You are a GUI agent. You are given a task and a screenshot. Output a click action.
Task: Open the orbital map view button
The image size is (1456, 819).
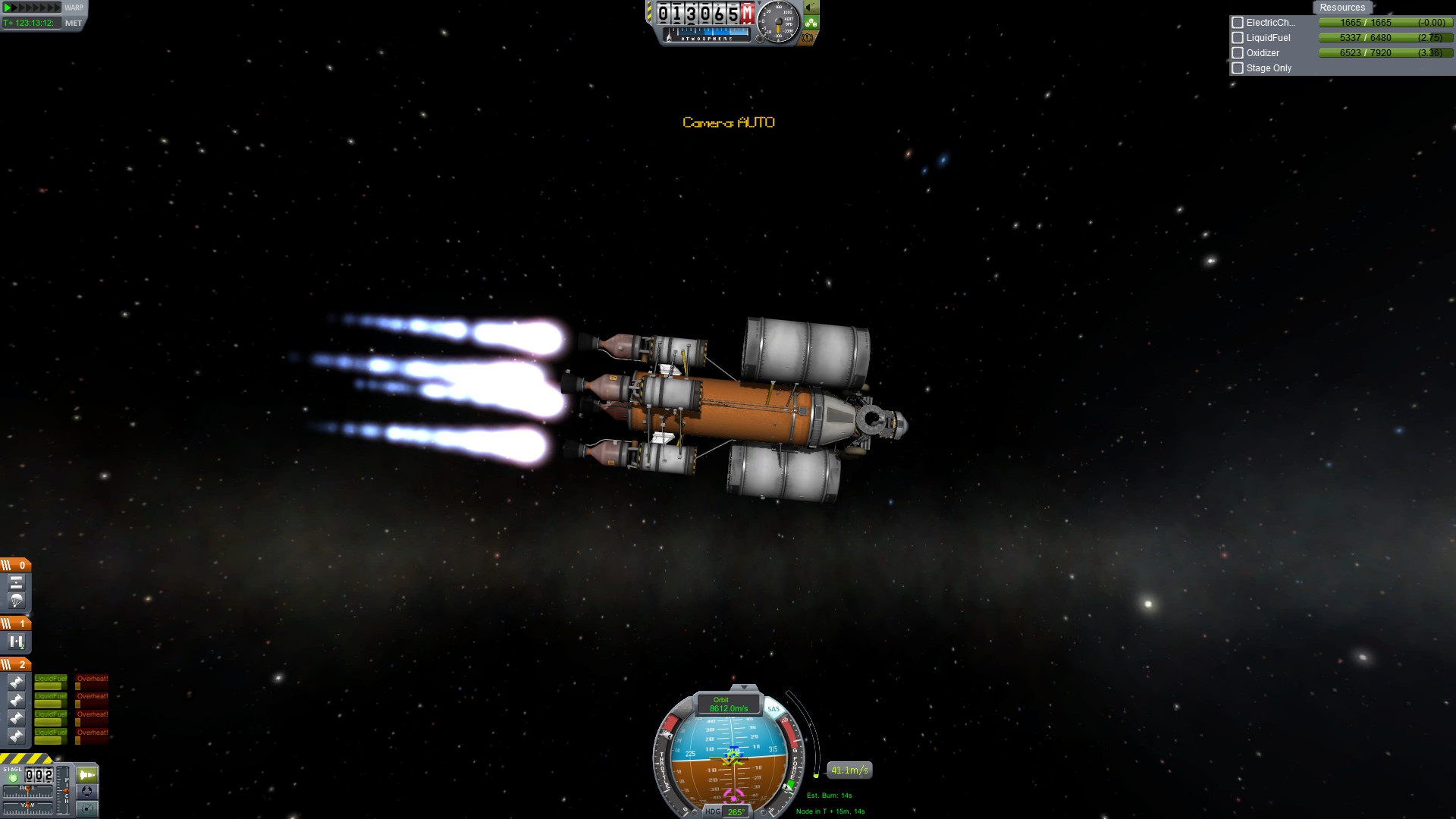click(x=87, y=808)
